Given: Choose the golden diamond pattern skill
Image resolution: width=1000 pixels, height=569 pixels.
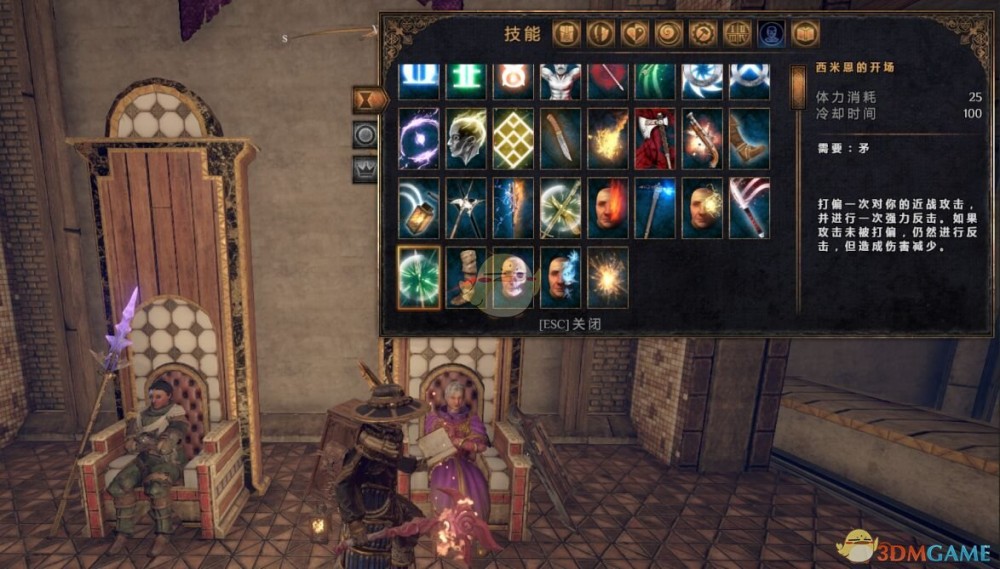Looking at the screenshot, I should (x=514, y=138).
